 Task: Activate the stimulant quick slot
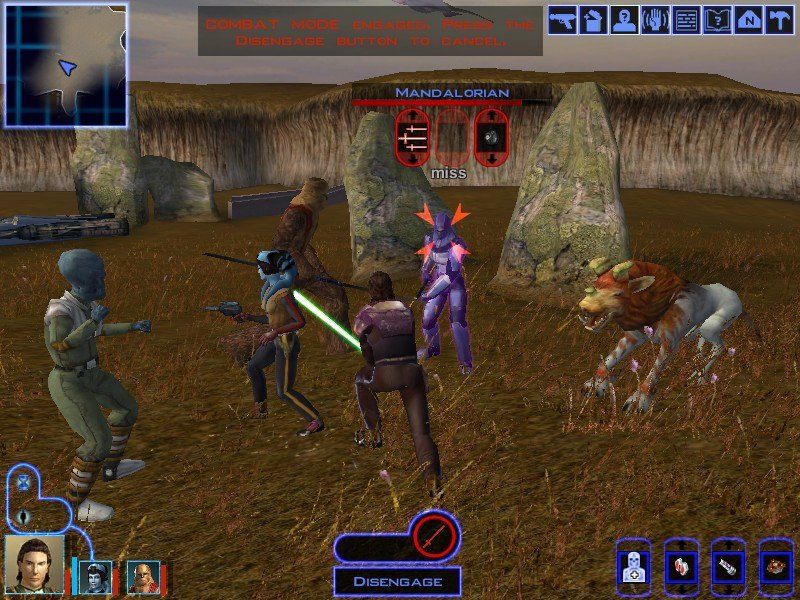coord(681,565)
